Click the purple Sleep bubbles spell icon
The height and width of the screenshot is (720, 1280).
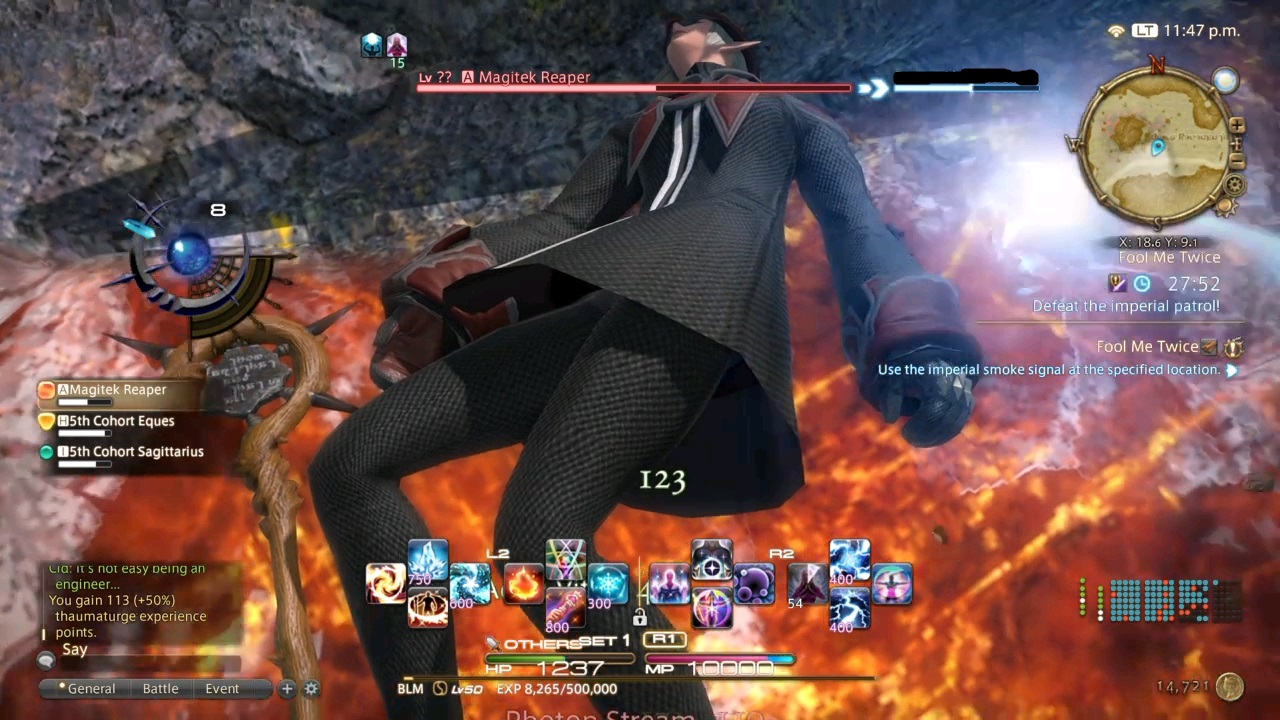[753, 584]
